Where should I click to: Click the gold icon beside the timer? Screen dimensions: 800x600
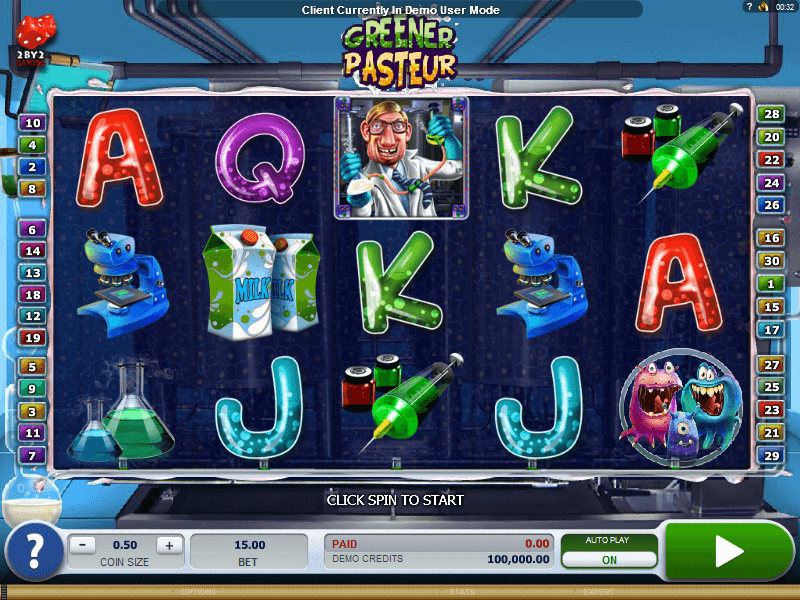click(x=762, y=7)
